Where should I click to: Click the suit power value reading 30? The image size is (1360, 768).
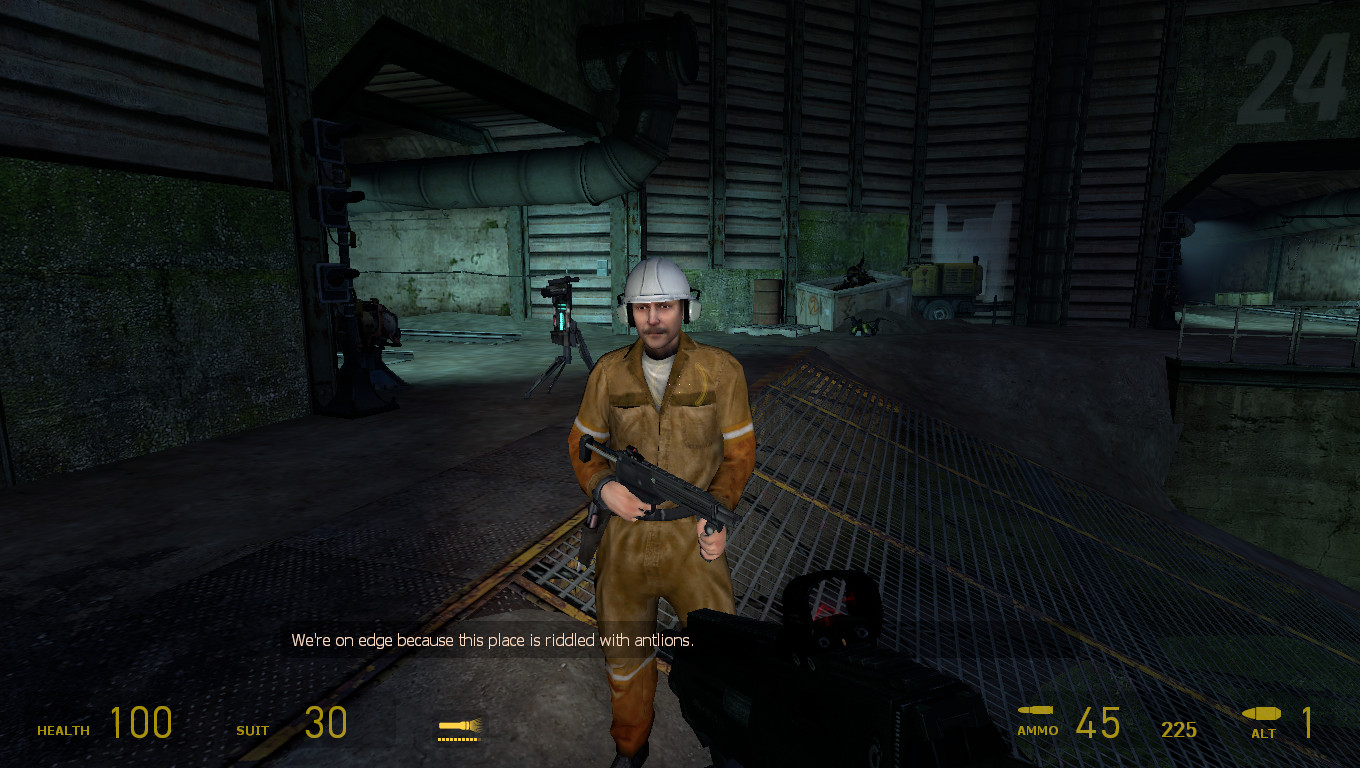tap(326, 722)
